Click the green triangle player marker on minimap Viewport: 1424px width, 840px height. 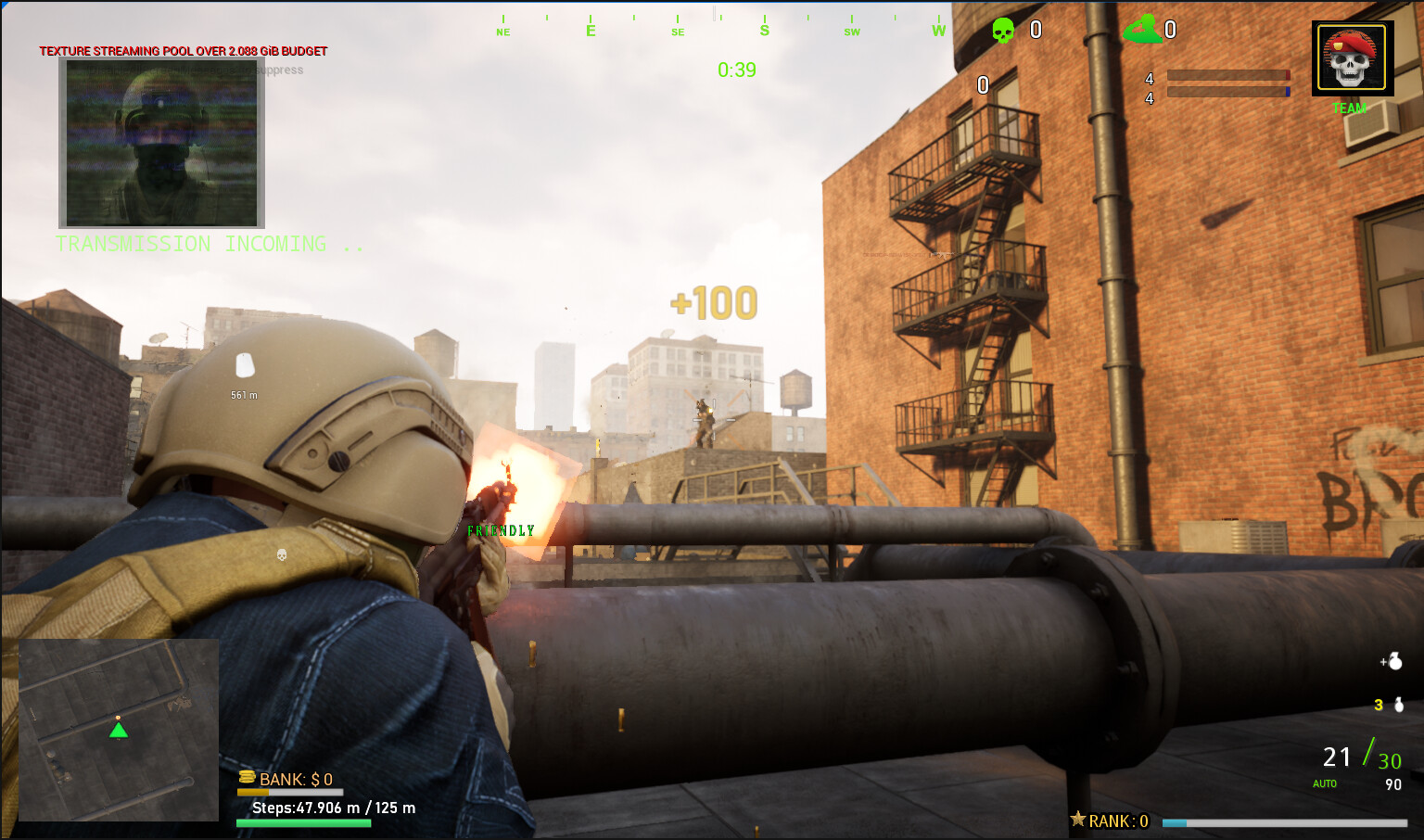[117, 732]
